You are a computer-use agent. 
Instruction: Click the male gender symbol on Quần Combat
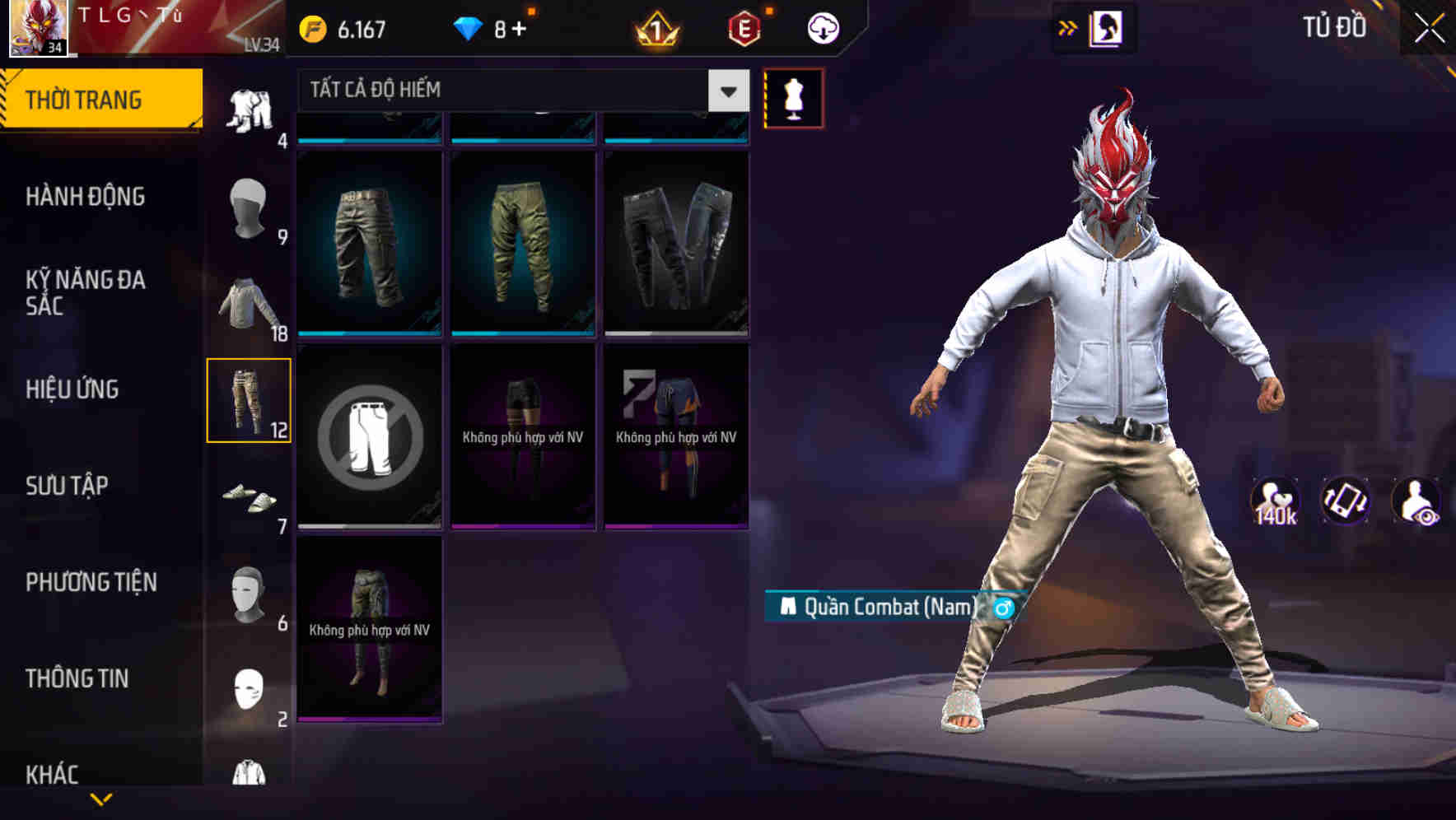click(x=1003, y=608)
